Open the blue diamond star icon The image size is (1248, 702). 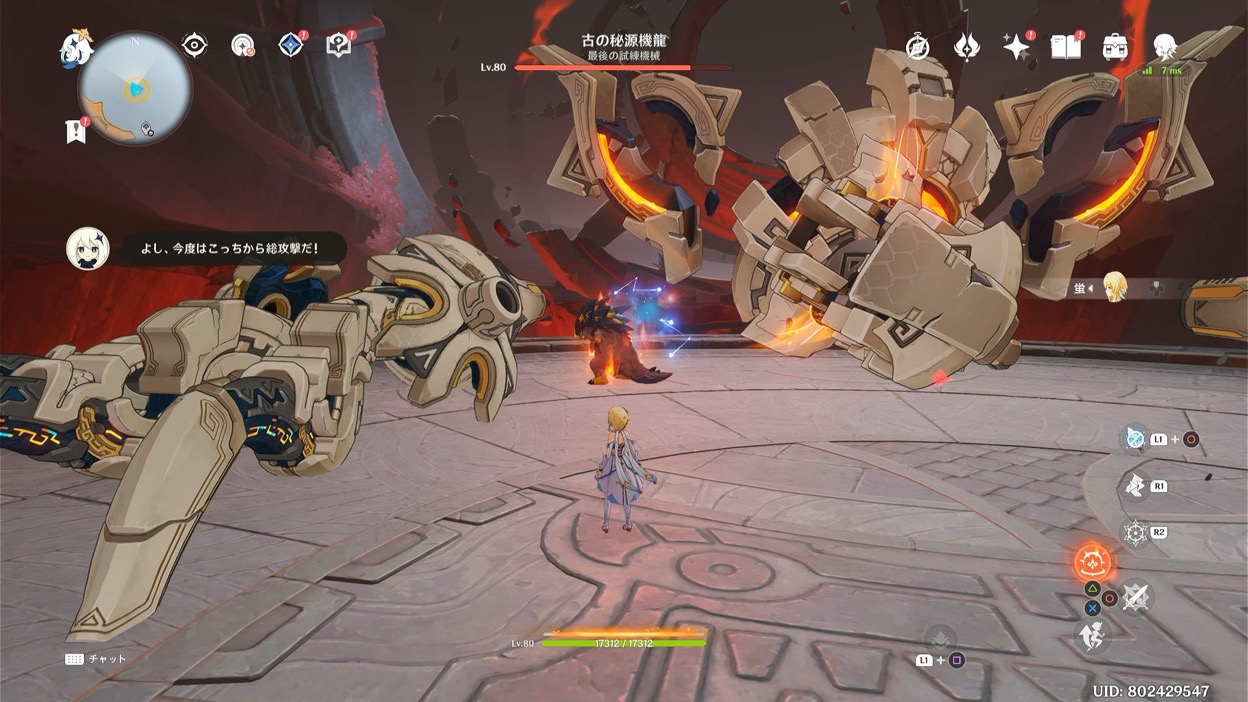tap(291, 45)
